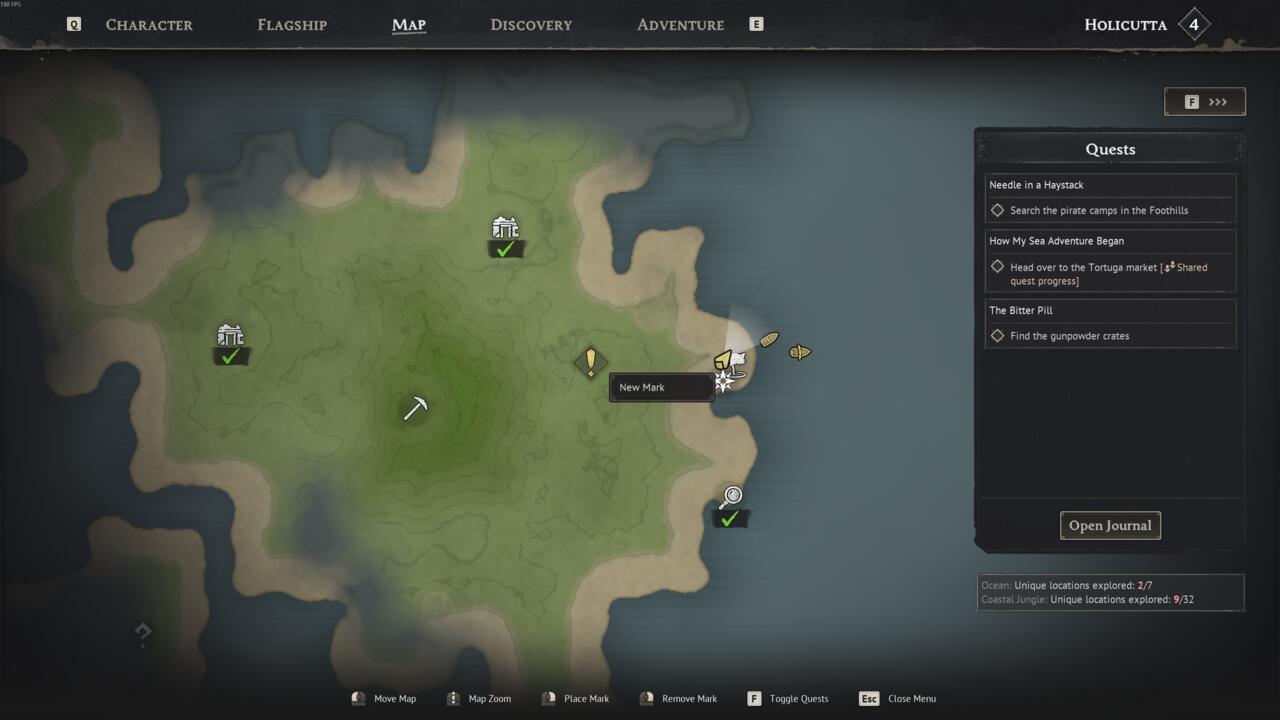Select the white flag marker on the coast
Screen dimensions: 1280x720
coord(737,359)
